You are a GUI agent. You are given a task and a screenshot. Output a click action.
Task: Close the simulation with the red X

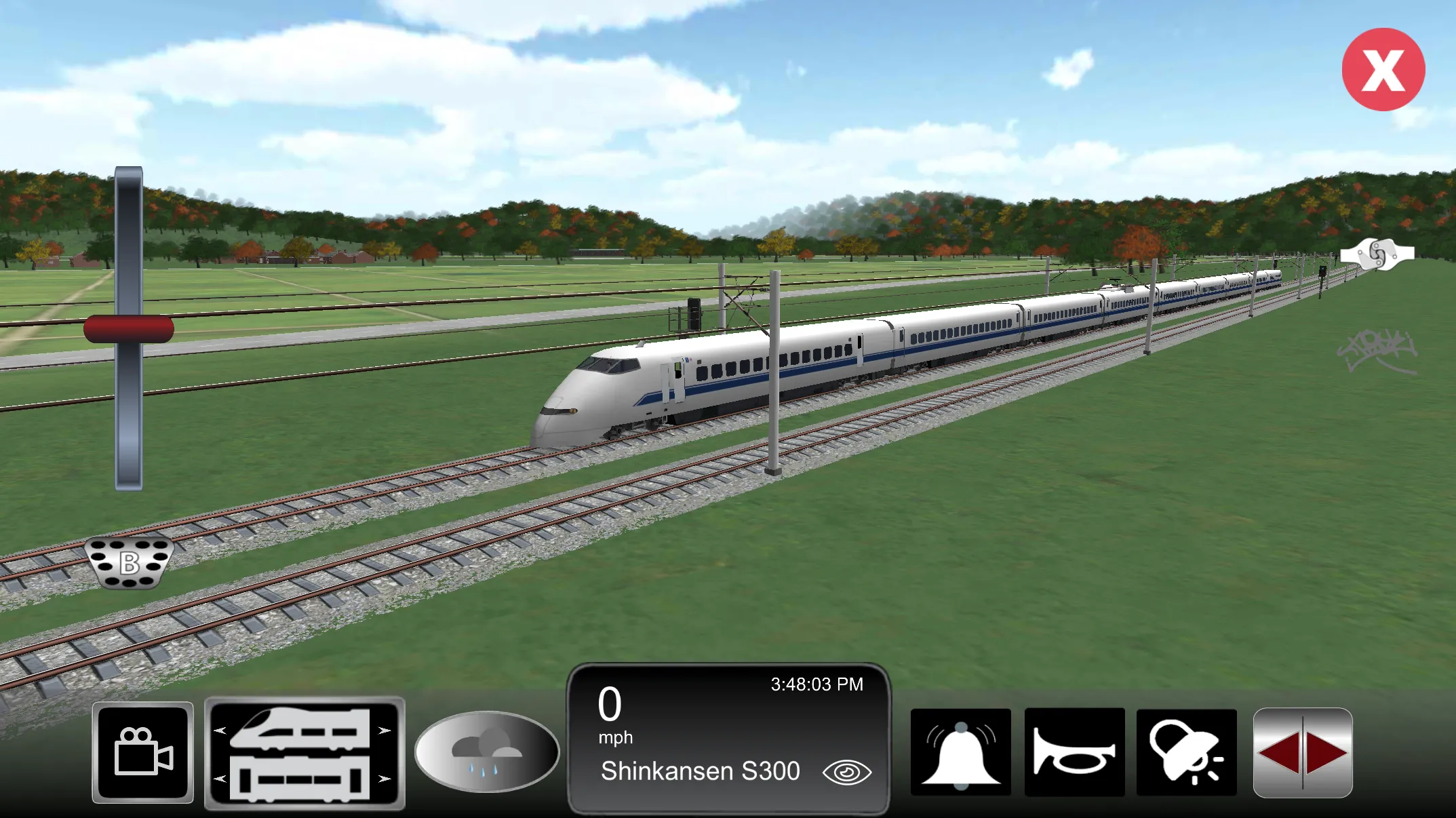click(x=1383, y=69)
